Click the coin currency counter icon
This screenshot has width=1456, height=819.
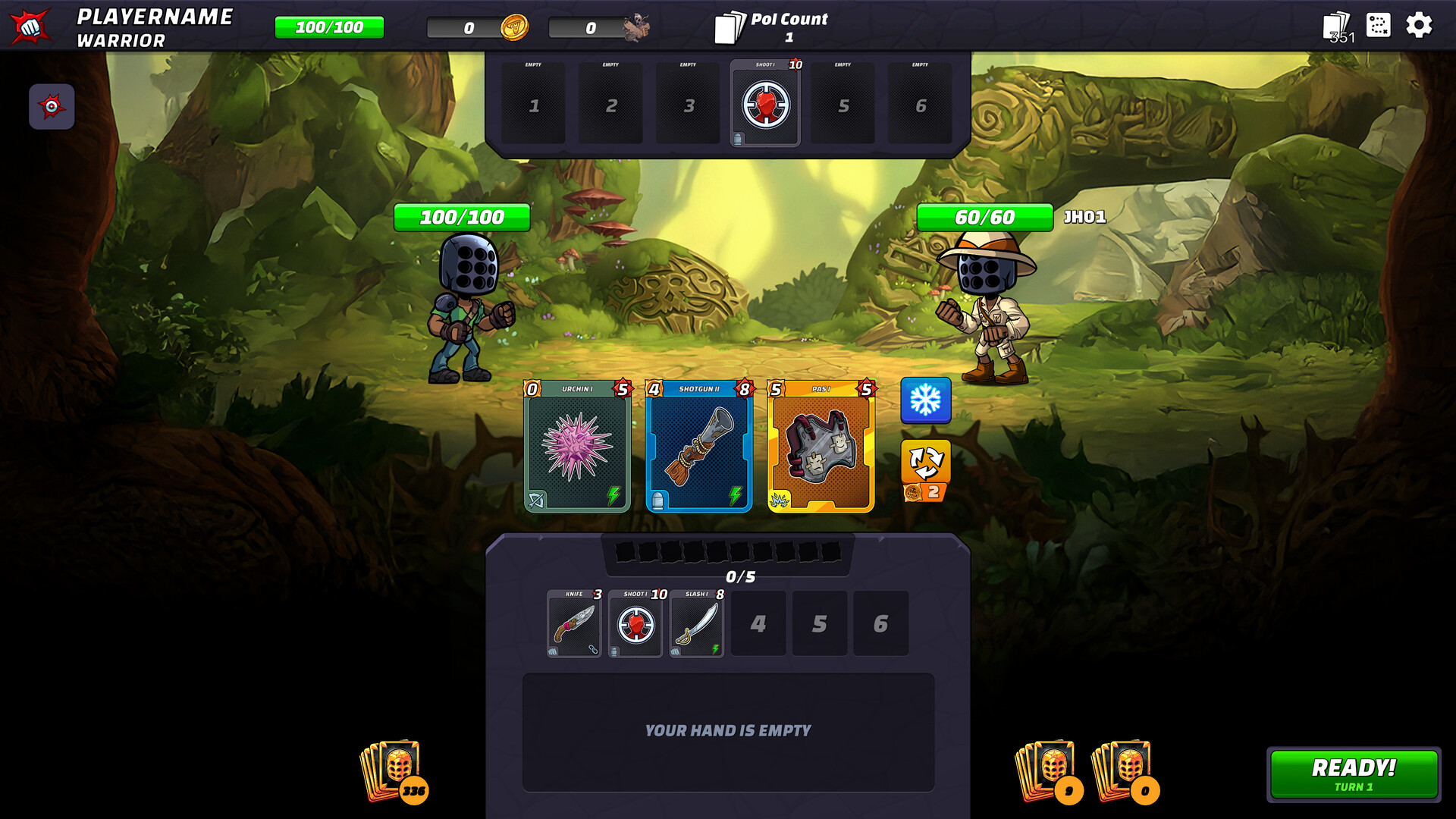514,27
